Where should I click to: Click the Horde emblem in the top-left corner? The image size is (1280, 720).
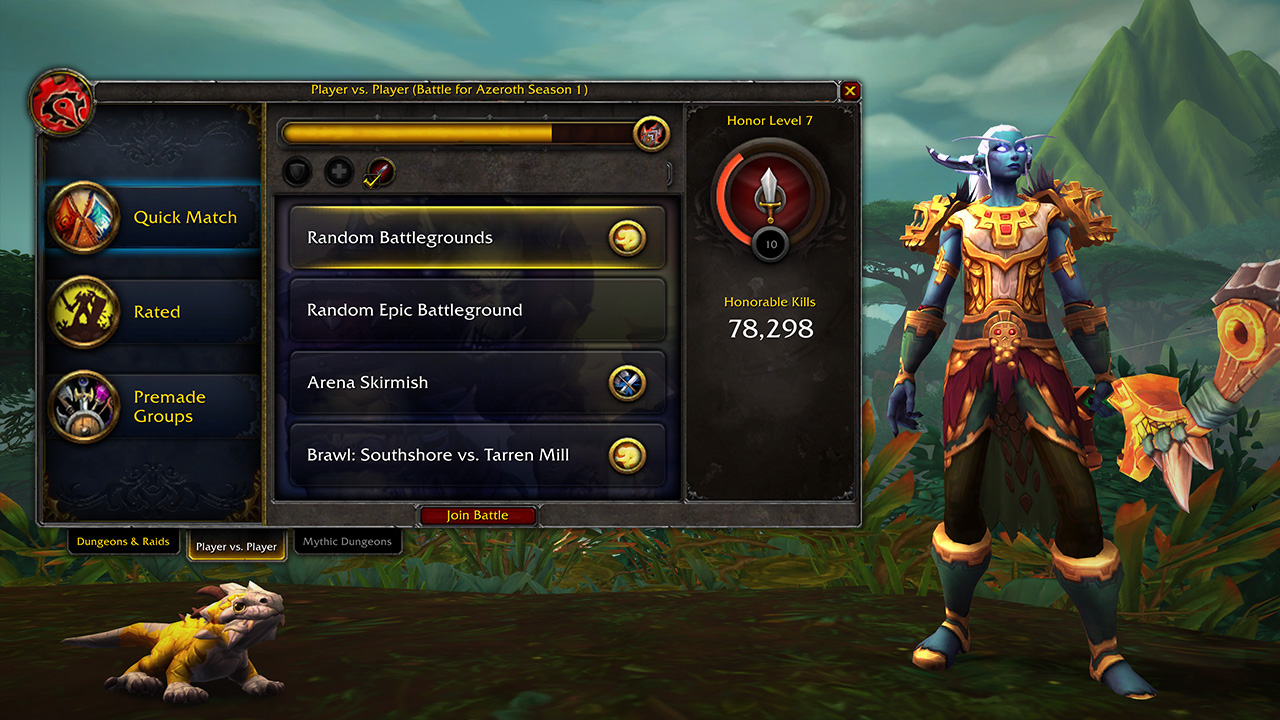[57, 104]
